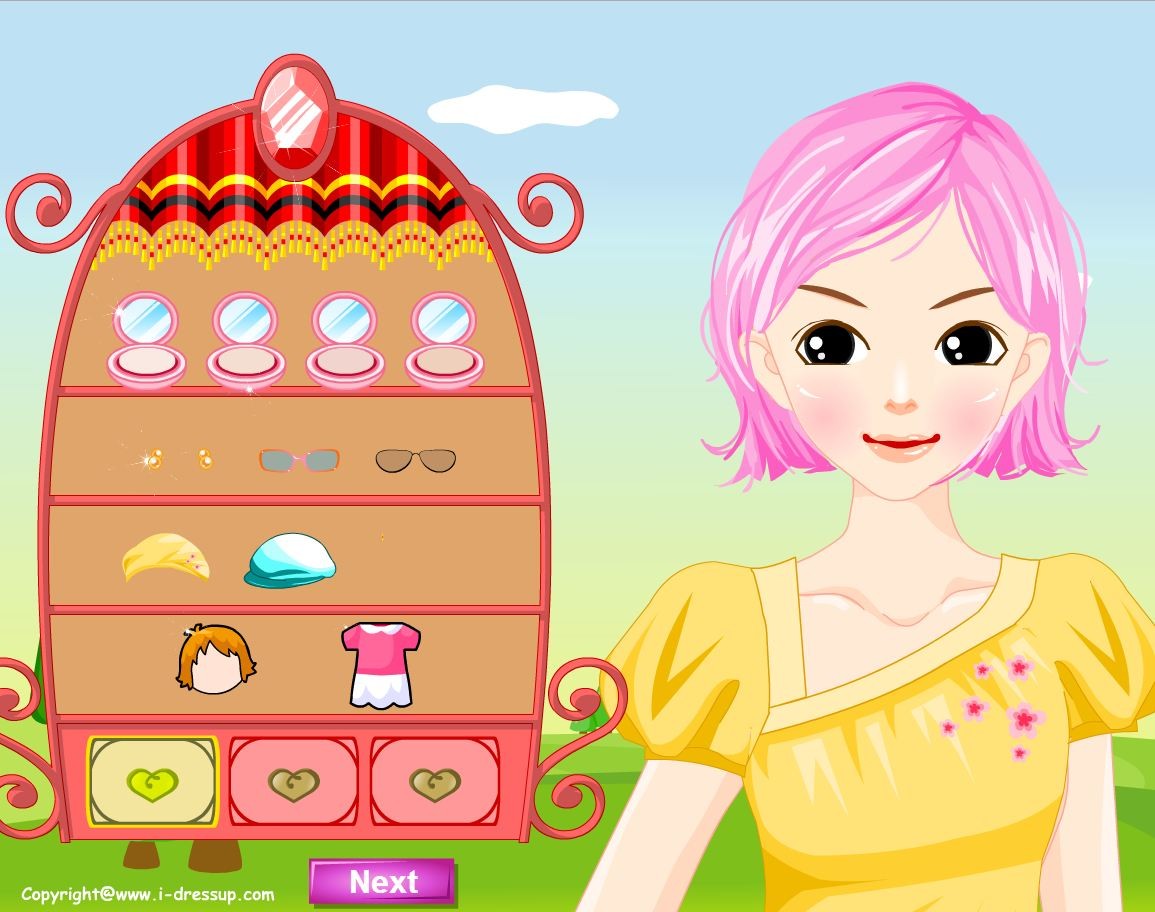Visit the i-dressup.com copyright link
1155x912 pixels.
point(148,894)
